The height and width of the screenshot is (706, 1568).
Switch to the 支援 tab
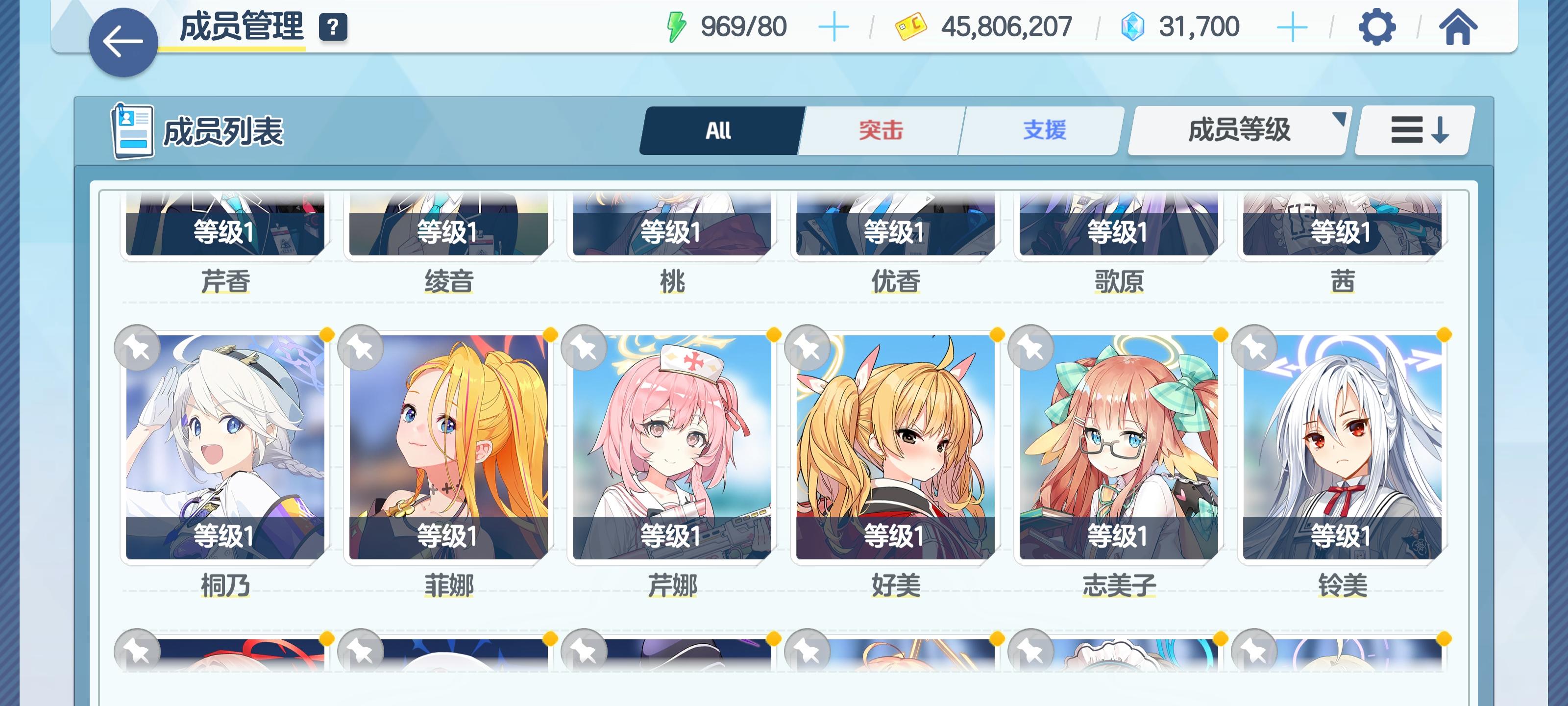(x=1045, y=129)
